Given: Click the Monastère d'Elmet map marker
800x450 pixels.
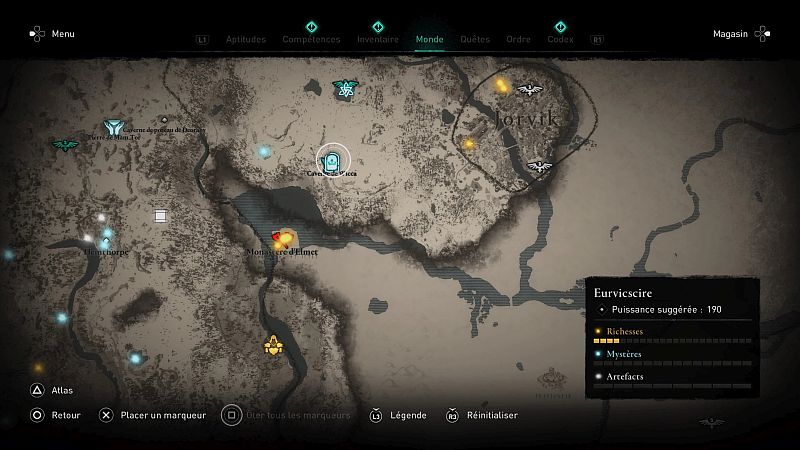Looking at the screenshot, I should click(x=282, y=239).
